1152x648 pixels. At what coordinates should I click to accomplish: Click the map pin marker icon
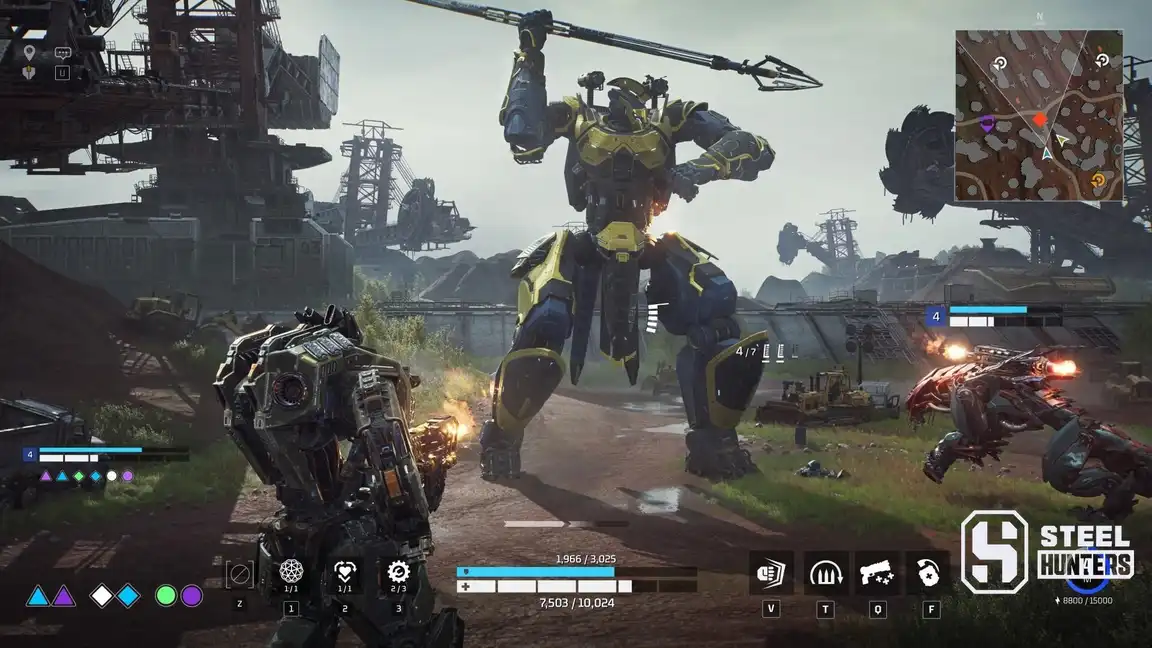point(30,52)
